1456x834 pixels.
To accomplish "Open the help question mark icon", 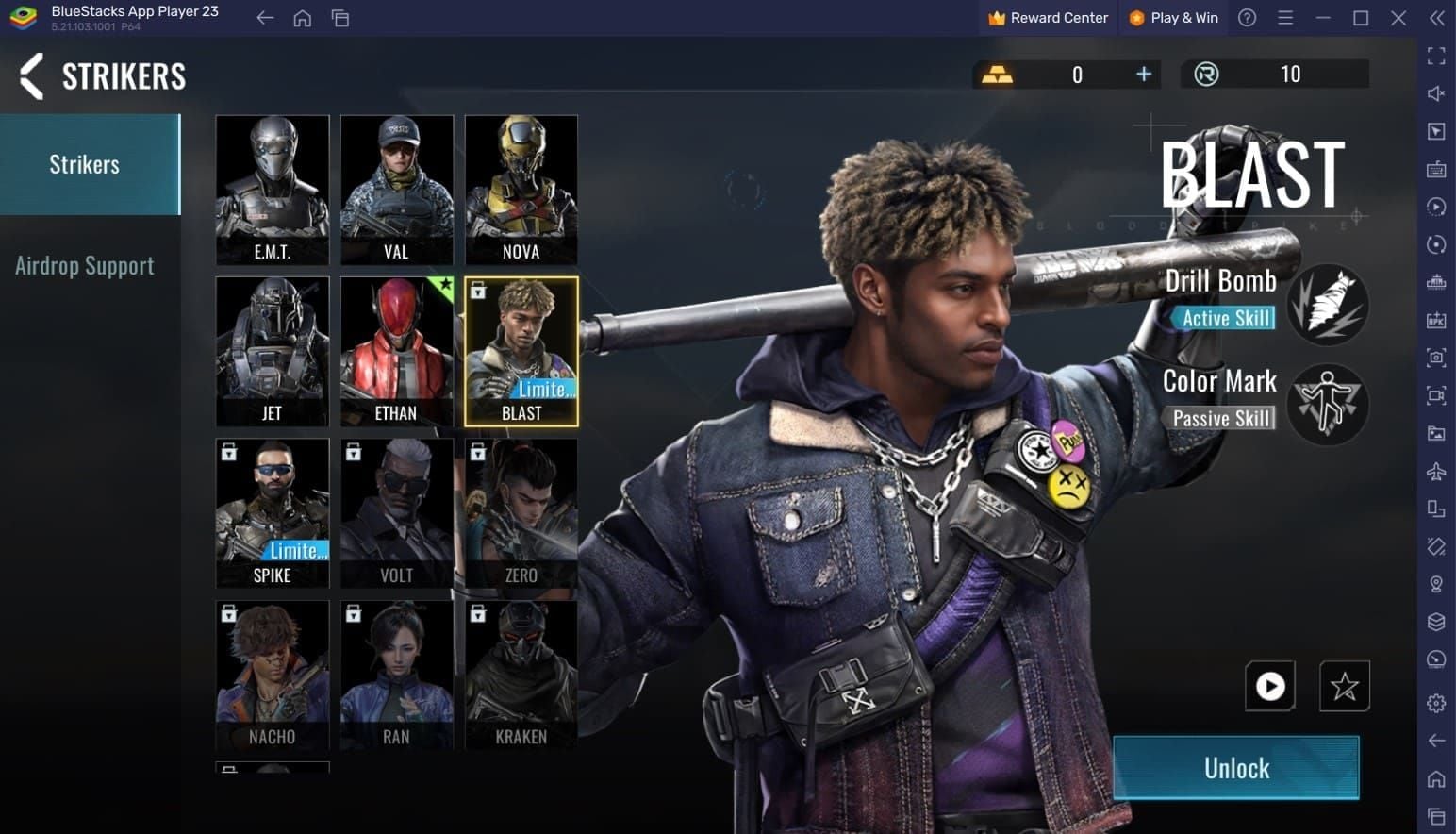I will pos(1247,18).
